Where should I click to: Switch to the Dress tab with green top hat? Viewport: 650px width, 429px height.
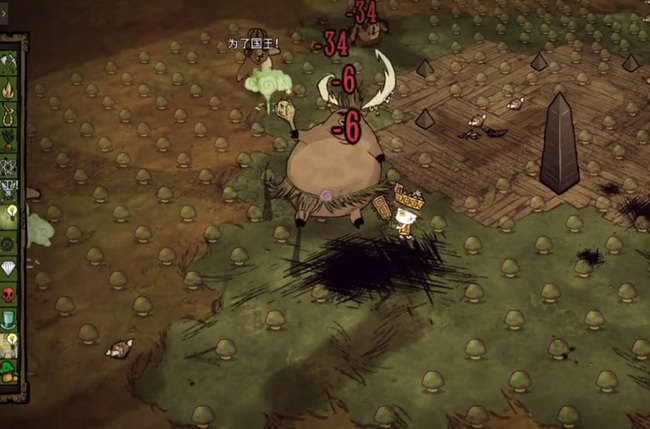[10, 319]
